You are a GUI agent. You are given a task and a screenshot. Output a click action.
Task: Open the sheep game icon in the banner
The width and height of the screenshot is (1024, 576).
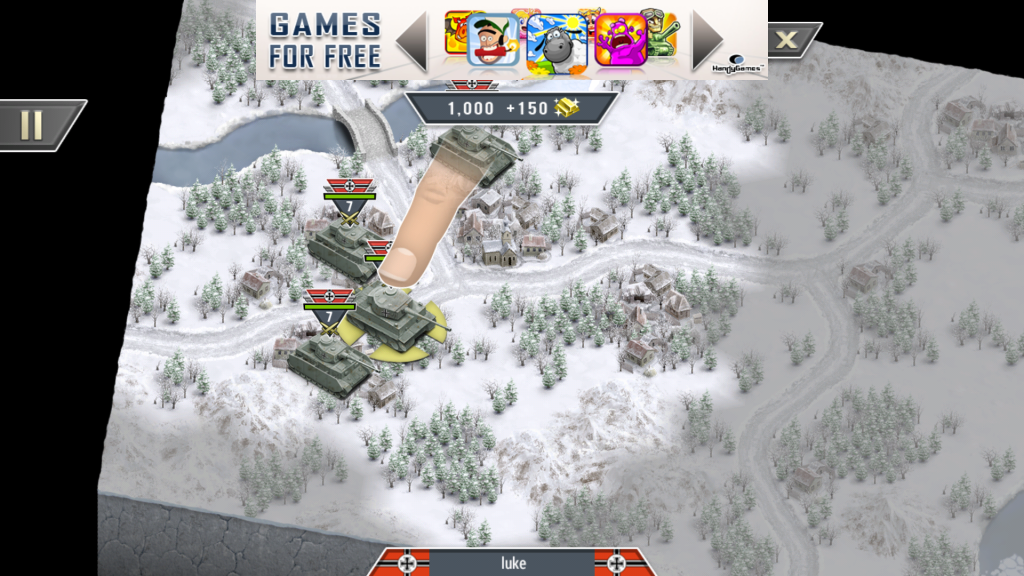click(x=556, y=41)
